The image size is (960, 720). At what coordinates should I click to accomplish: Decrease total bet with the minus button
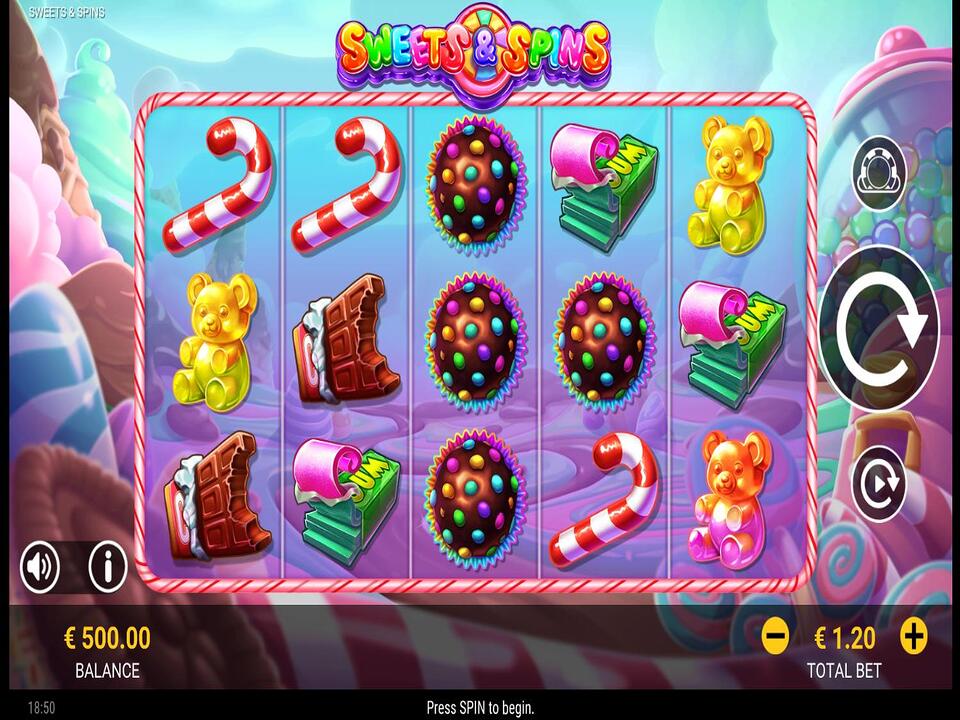tap(775, 636)
